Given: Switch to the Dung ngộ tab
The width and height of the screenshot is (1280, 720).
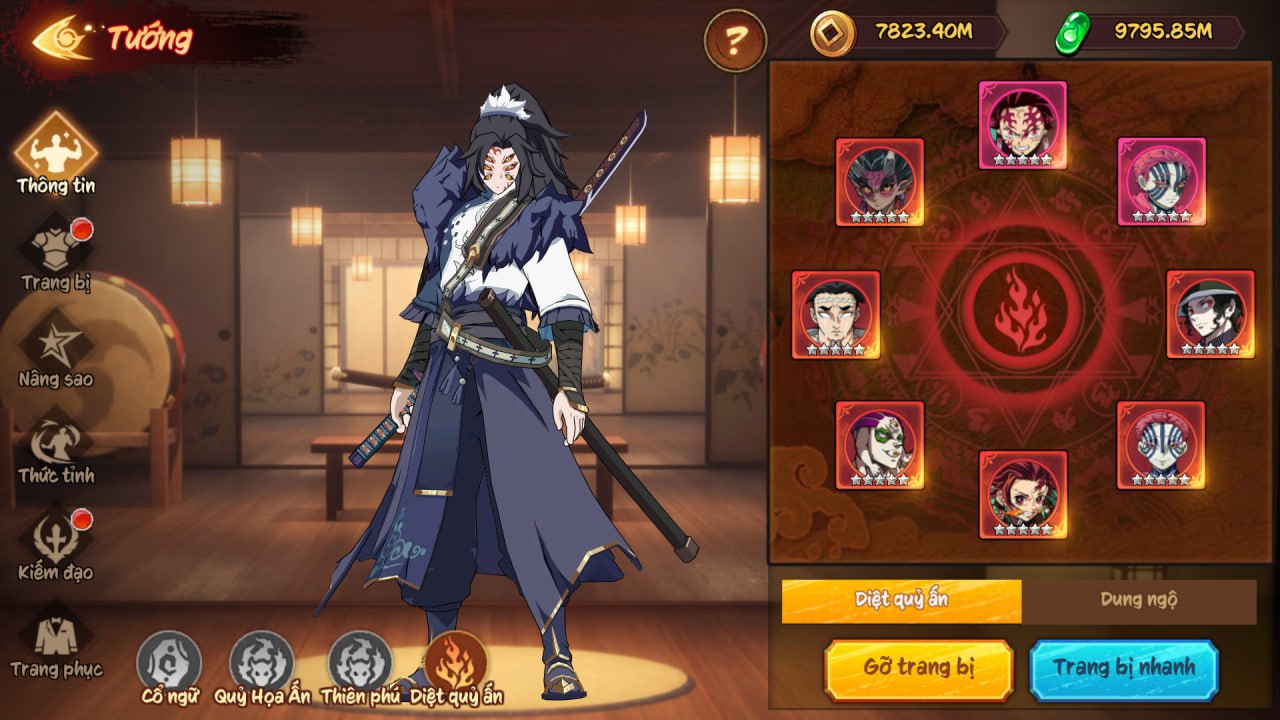Looking at the screenshot, I should tap(1138, 600).
